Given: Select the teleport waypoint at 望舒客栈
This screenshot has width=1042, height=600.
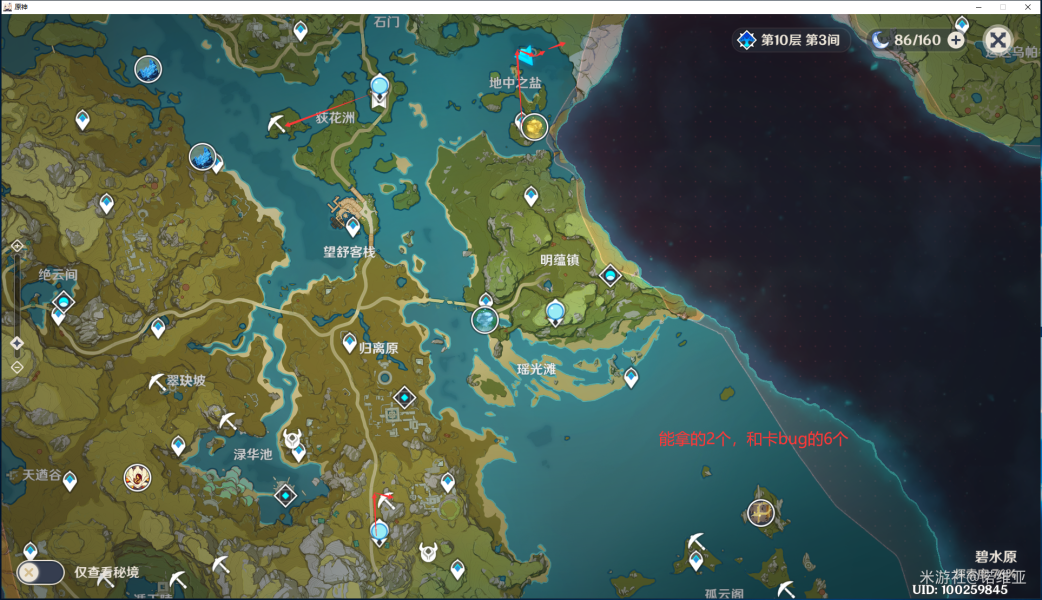Looking at the screenshot, I should click(353, 227).
